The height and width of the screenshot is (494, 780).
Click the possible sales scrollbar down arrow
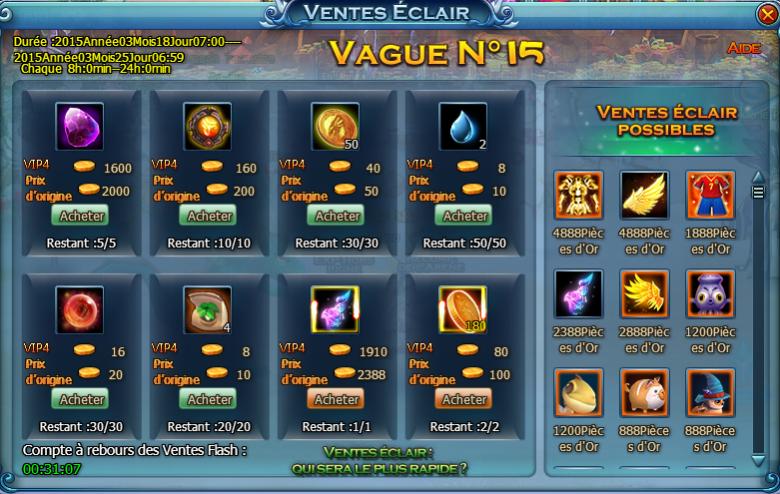758,459
